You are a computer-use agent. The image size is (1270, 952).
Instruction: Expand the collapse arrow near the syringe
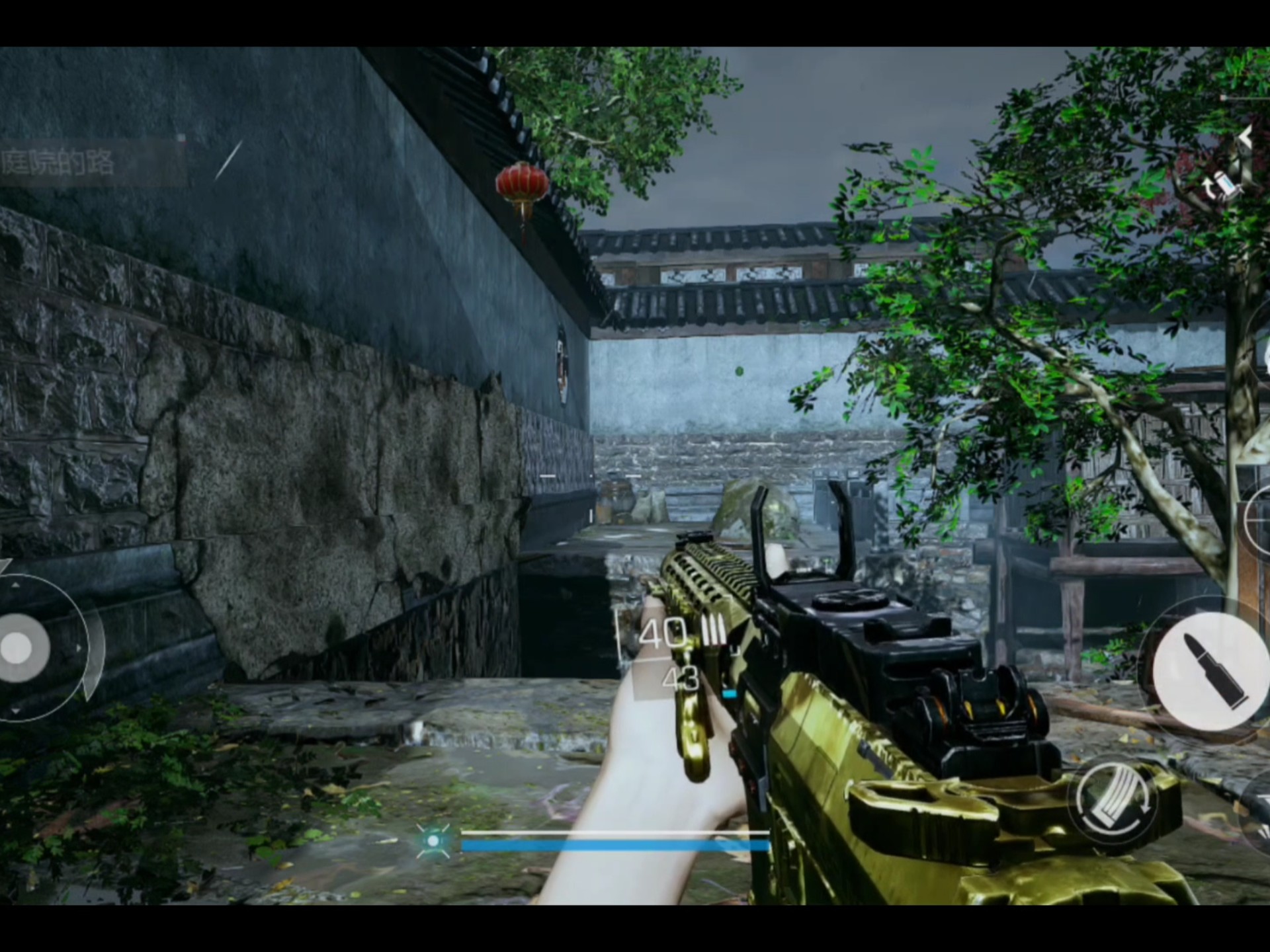pos(1246,138)
